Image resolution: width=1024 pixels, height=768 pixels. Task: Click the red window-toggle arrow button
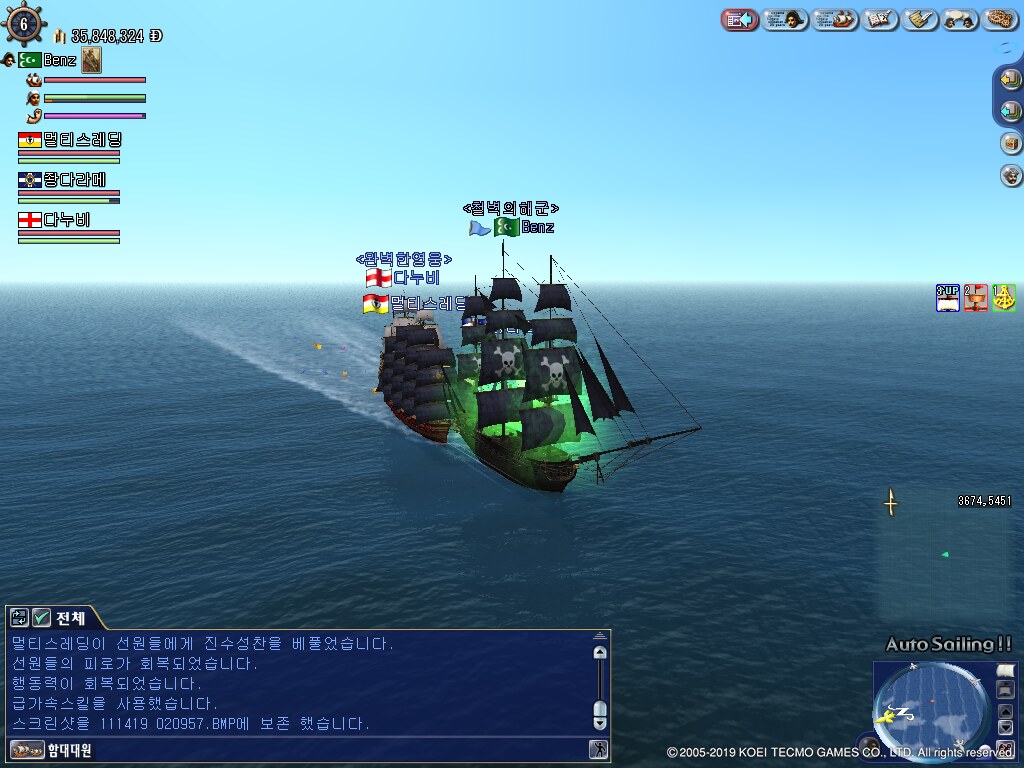(x=740, y=19)
